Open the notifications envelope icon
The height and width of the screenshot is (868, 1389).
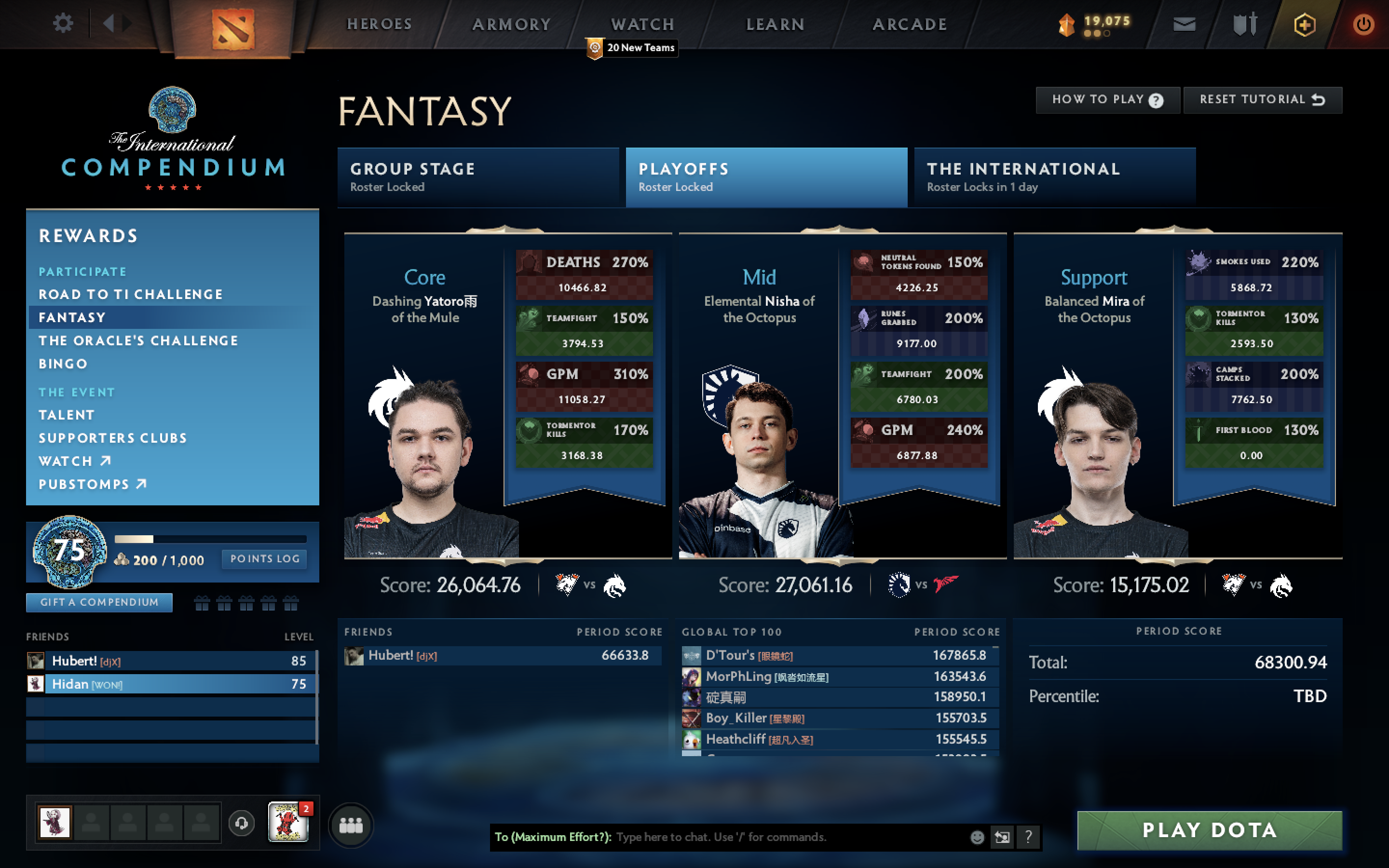click(1184, 24)
